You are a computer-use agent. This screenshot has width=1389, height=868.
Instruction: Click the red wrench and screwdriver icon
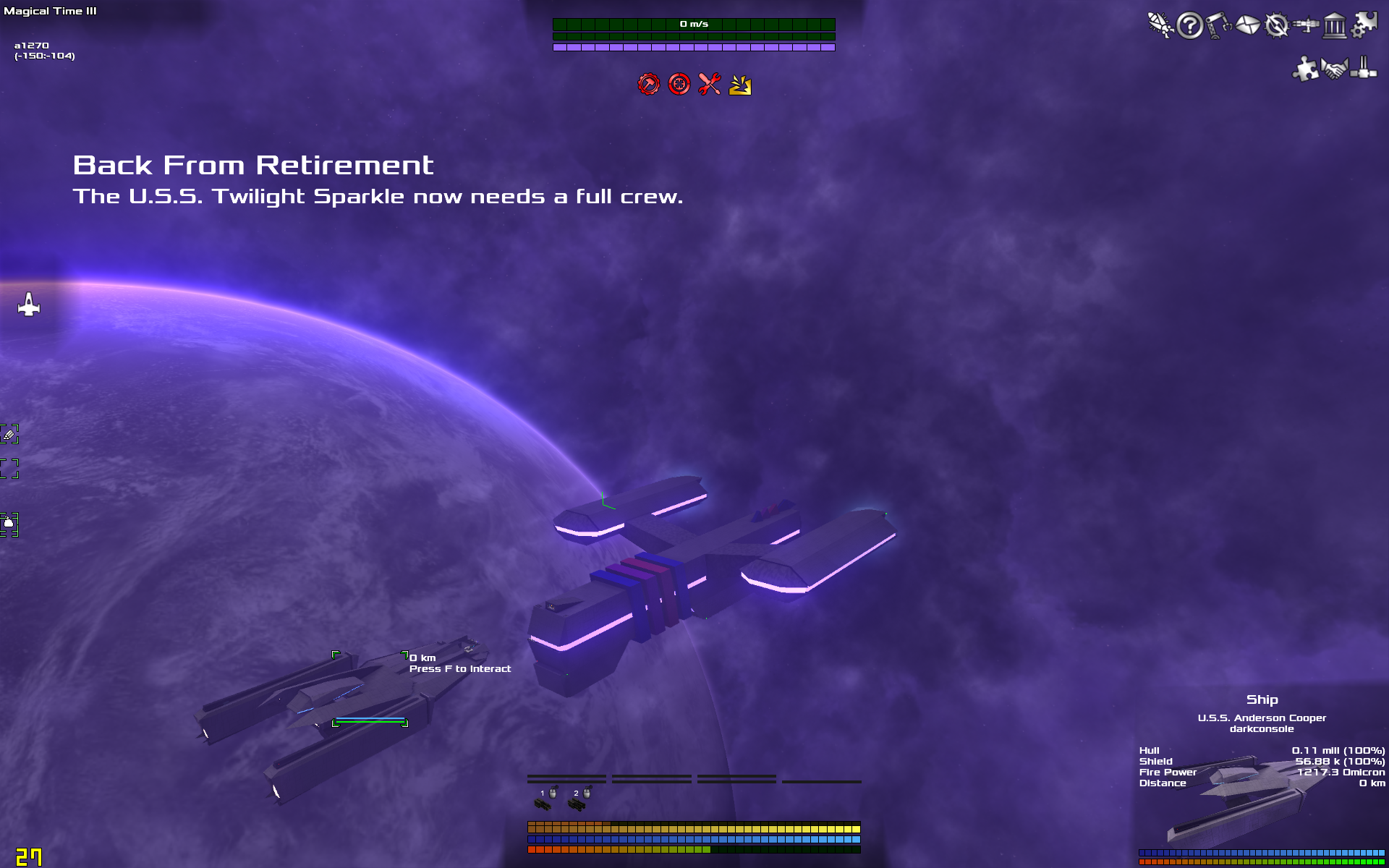pyautogui.click(x=710, y=85)
